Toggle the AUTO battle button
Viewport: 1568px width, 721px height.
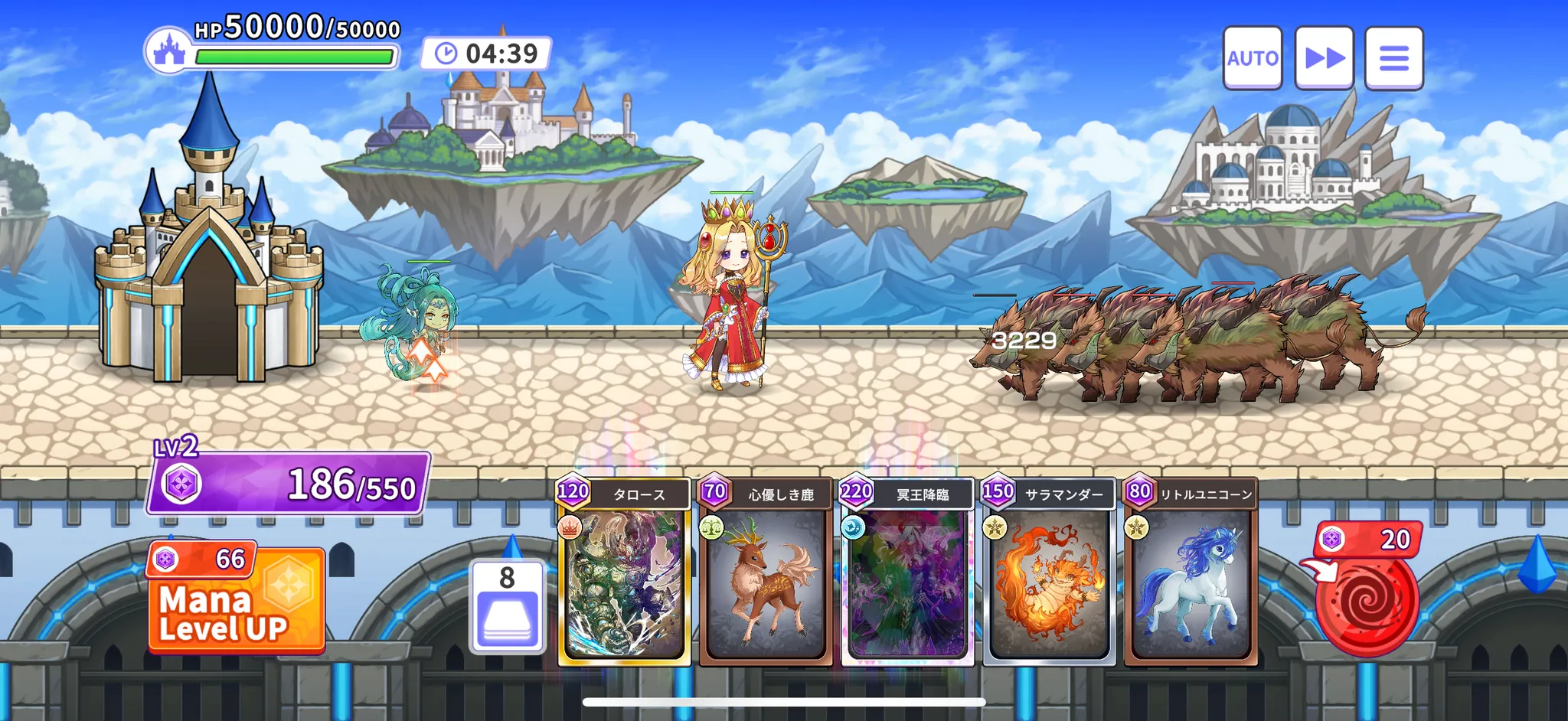tap(1252, 58)
